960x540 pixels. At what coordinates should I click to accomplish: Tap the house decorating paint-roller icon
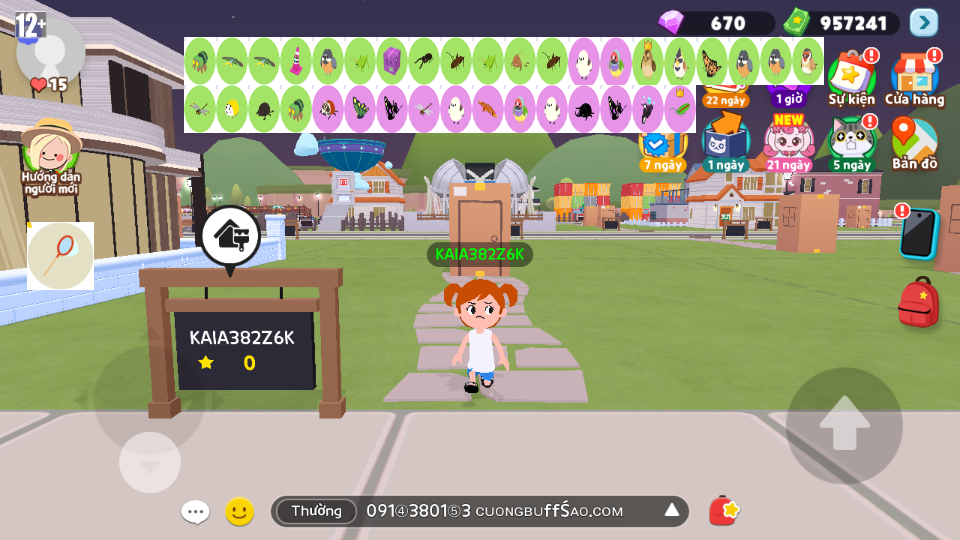(x=231, y=237)
